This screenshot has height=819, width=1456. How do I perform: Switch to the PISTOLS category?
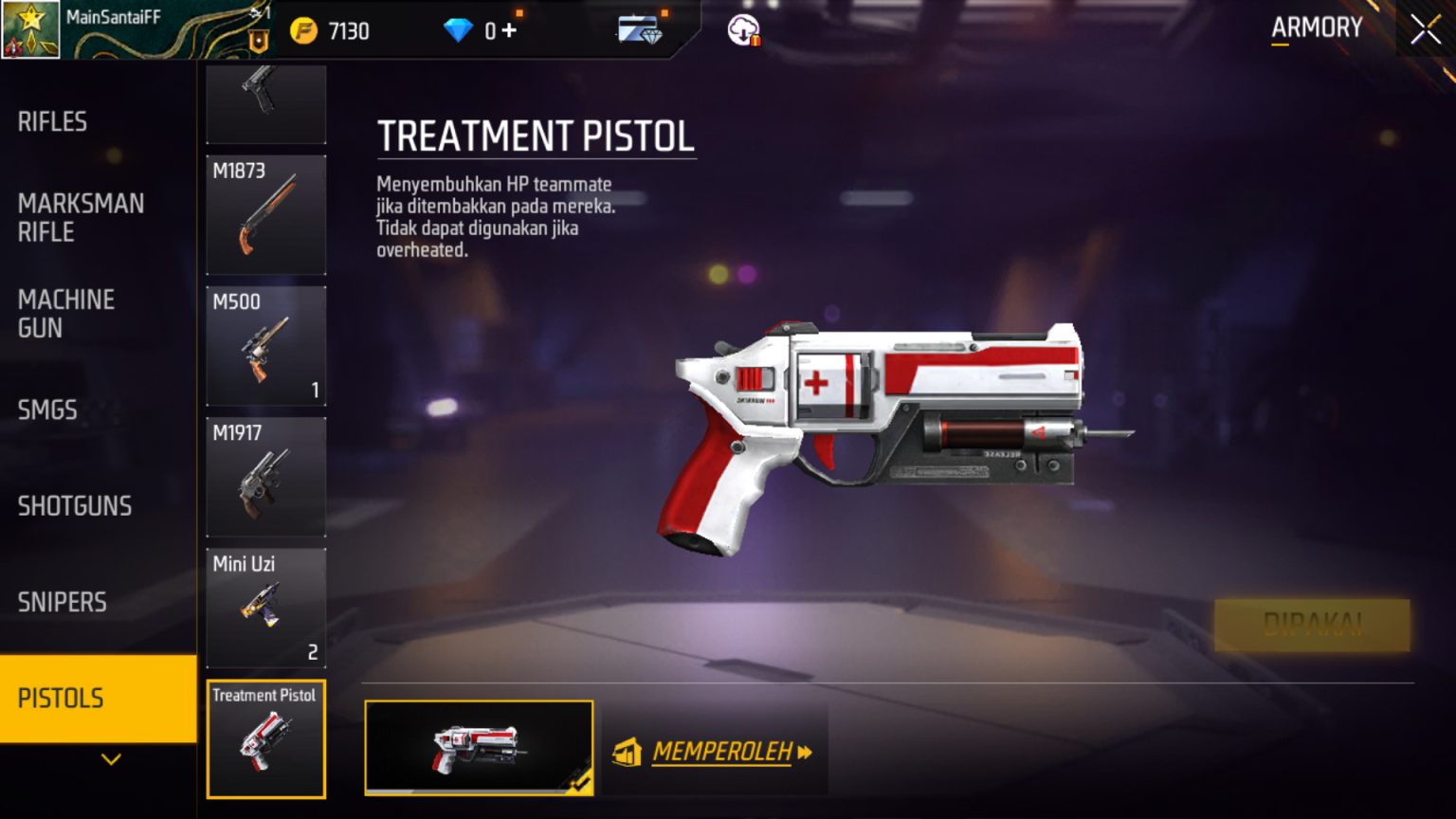pyautogui.click(x=60, y=699)
